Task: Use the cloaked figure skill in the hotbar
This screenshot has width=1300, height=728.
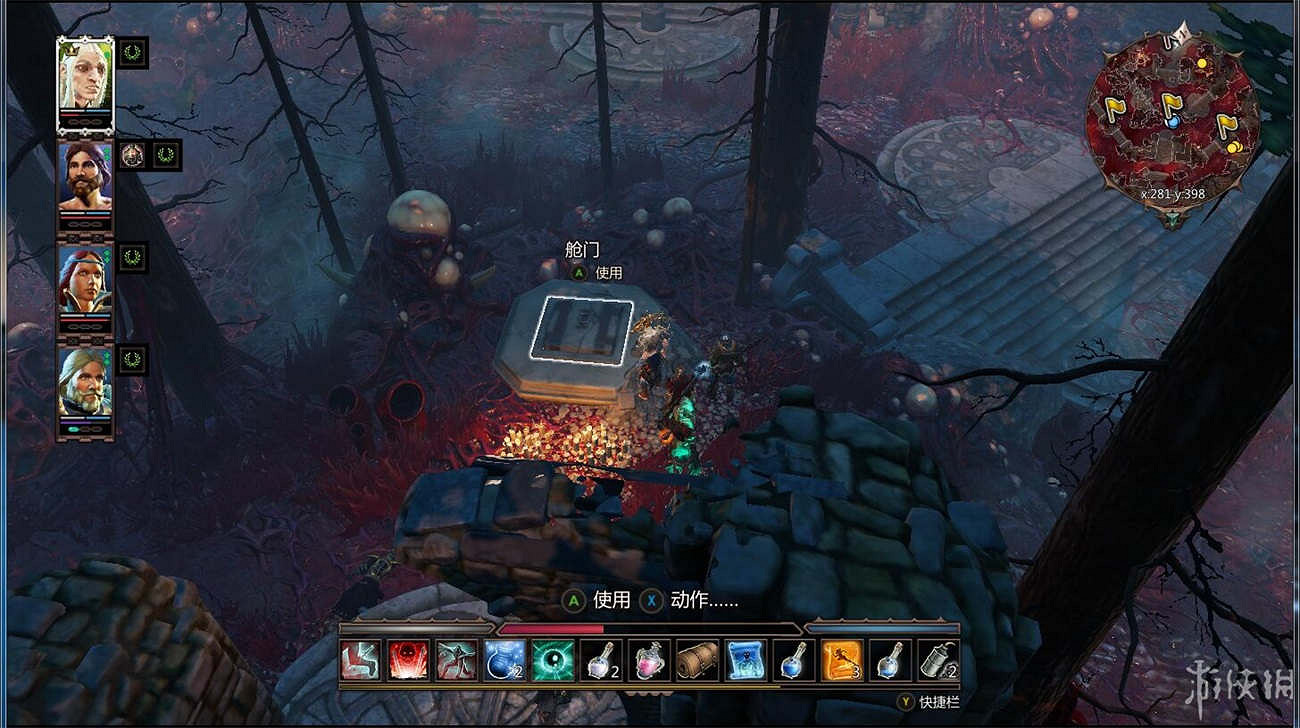Action: tap(456, 660)
